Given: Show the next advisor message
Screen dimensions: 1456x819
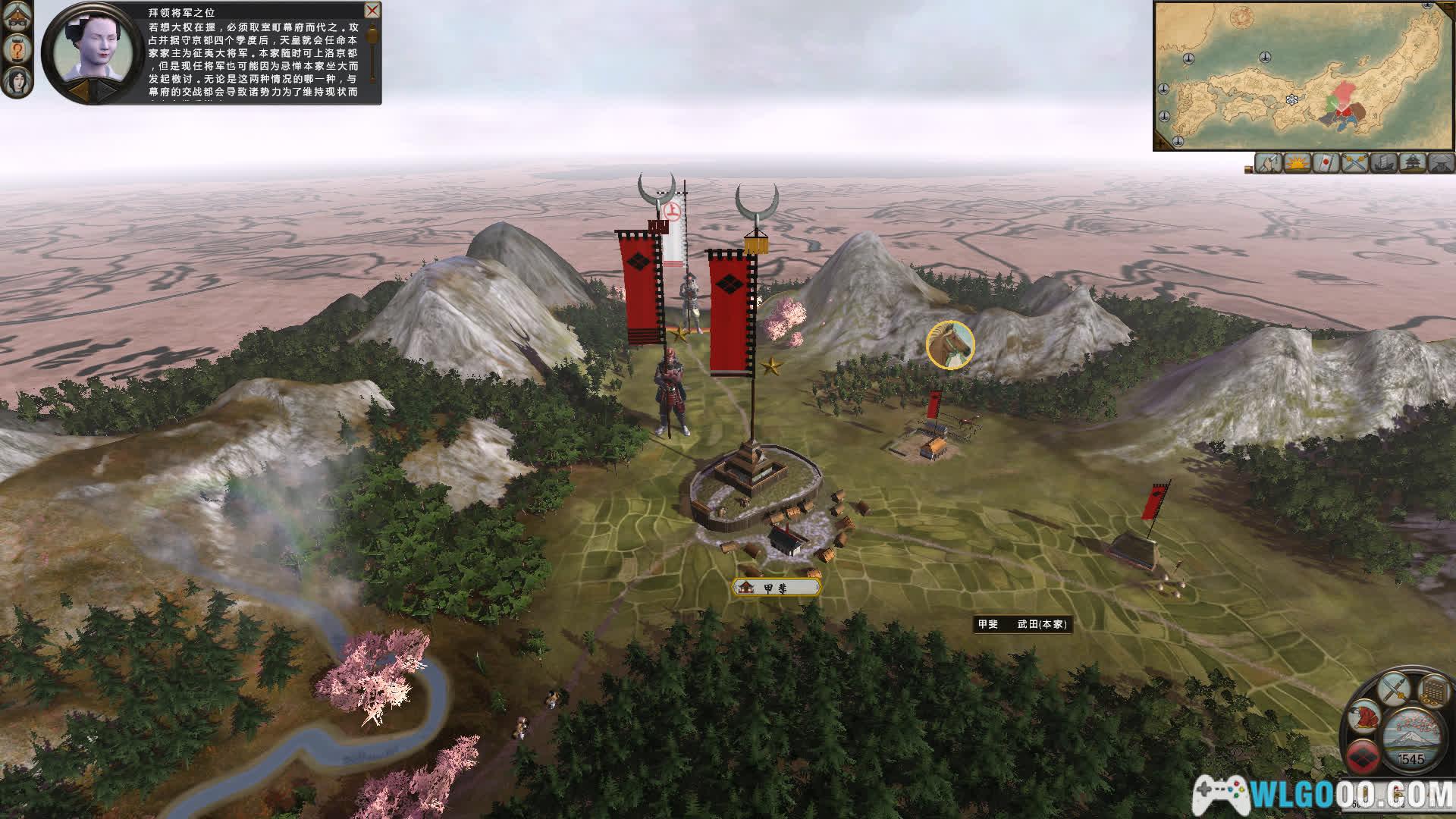Looking at the screenshot, I should tap(105, 90).
